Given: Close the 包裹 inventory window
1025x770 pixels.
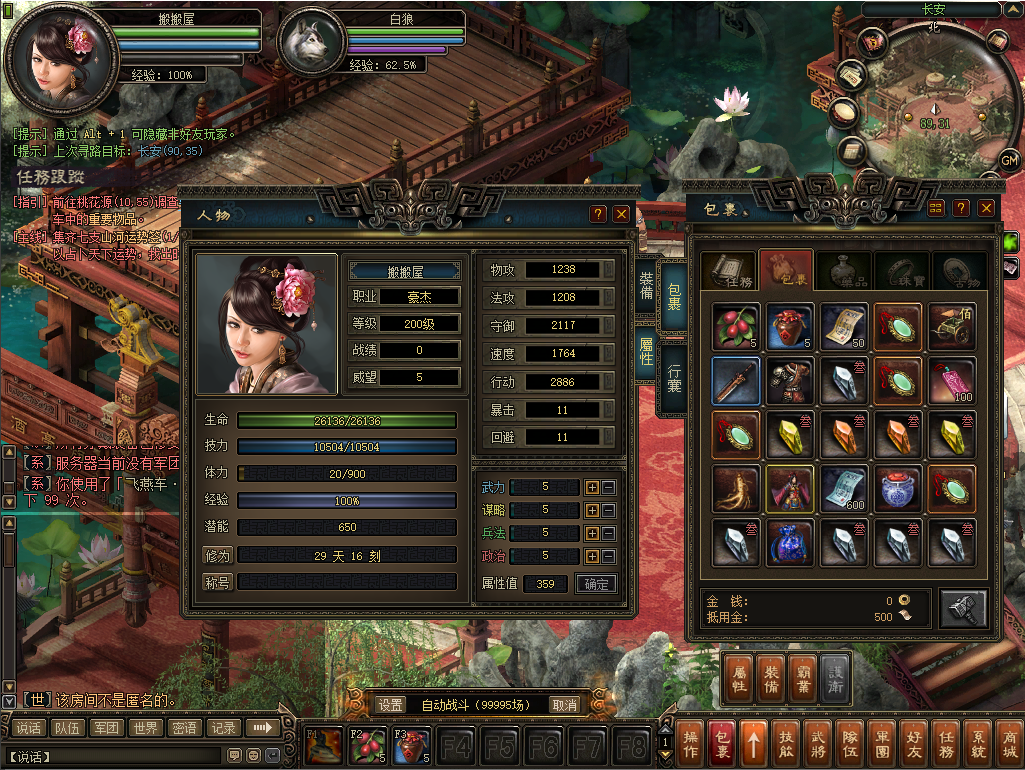Looking at the screenshot, I should [986, 208].
